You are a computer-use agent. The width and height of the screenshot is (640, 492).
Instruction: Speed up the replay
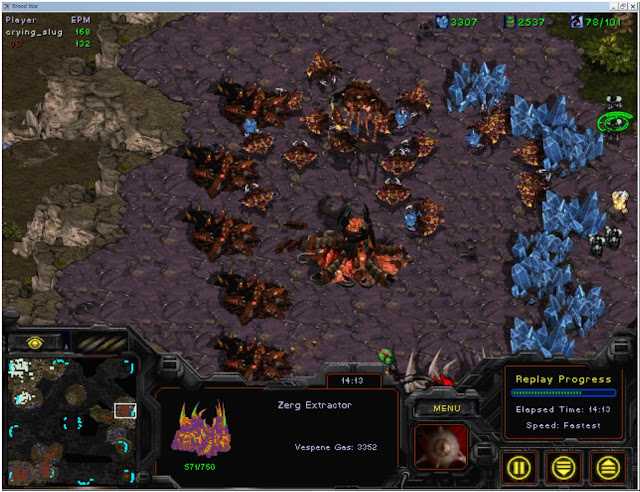(605, 465)
